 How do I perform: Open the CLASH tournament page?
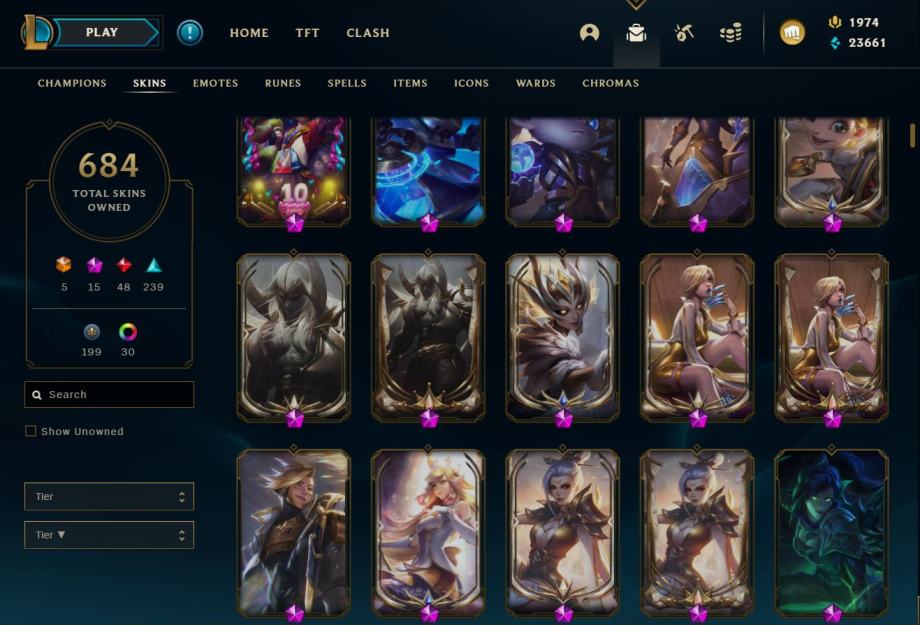tap(368, 33)
